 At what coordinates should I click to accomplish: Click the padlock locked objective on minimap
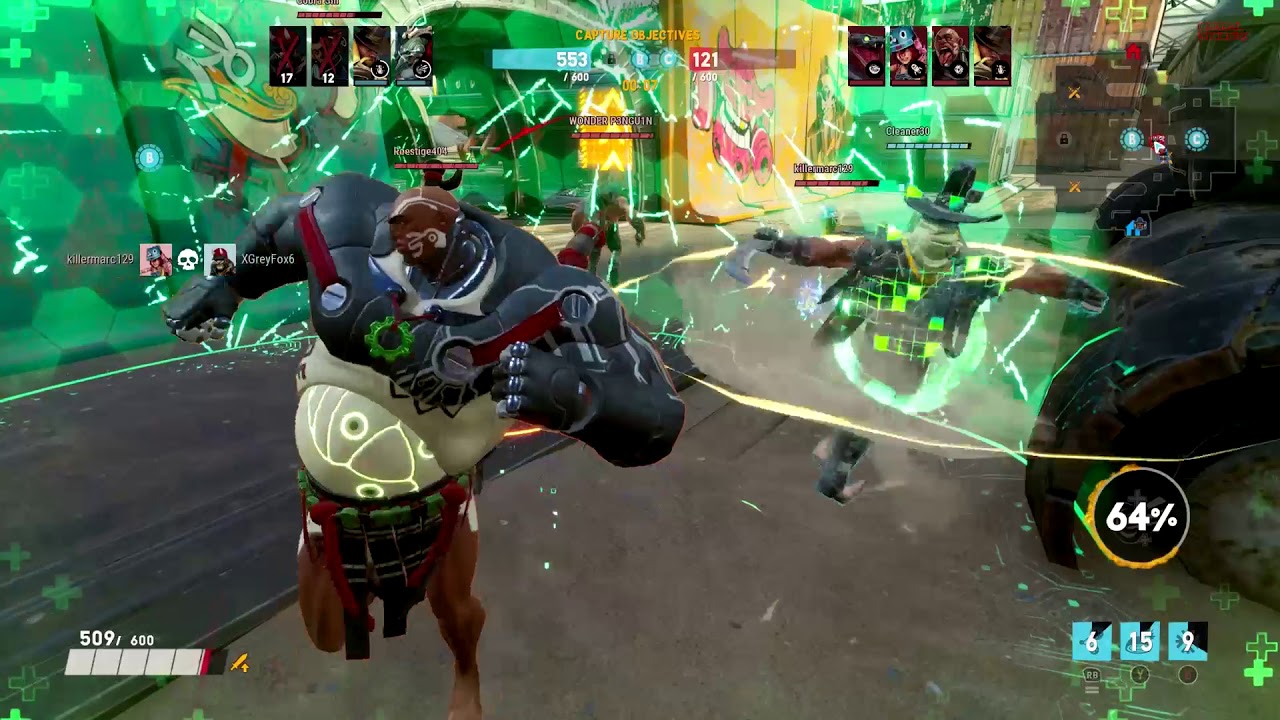point(1064,140)
